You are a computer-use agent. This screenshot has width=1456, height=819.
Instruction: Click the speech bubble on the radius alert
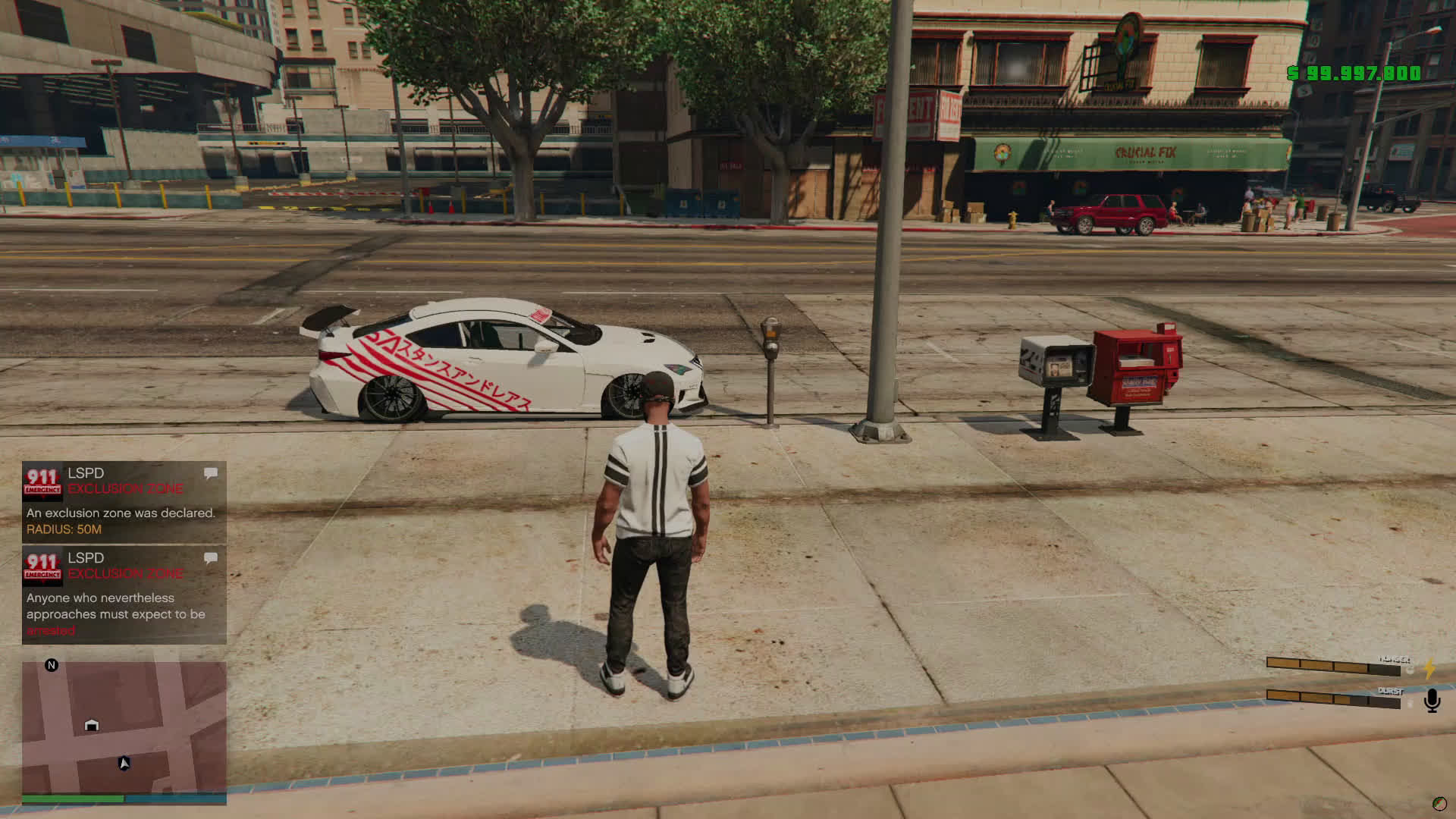point(211,473)
